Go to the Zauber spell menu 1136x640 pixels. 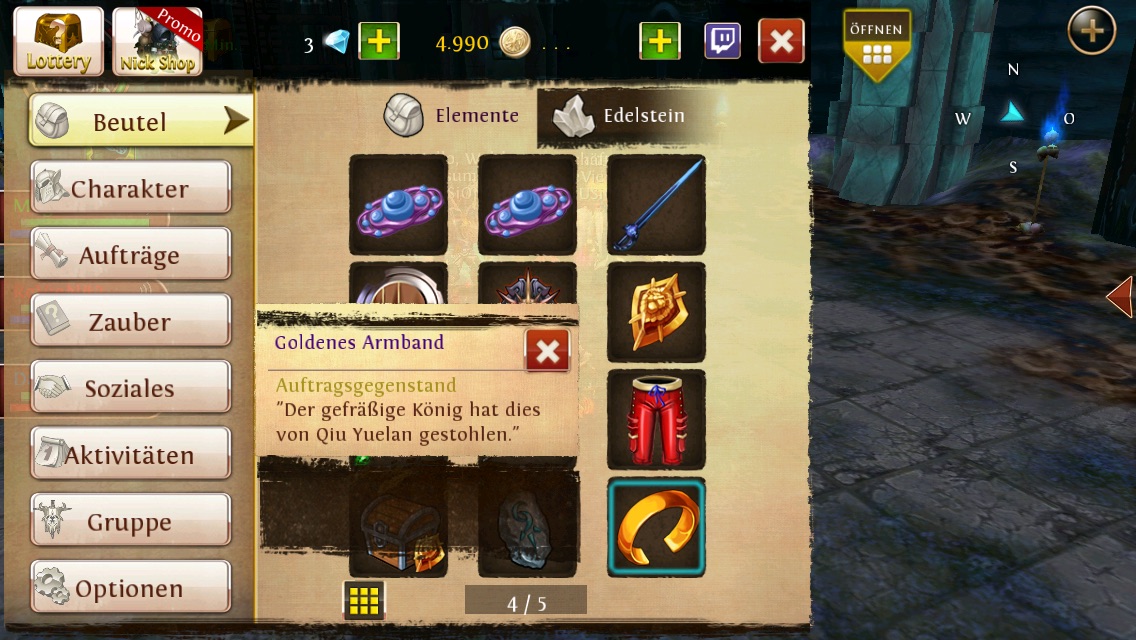click(130, 322)
